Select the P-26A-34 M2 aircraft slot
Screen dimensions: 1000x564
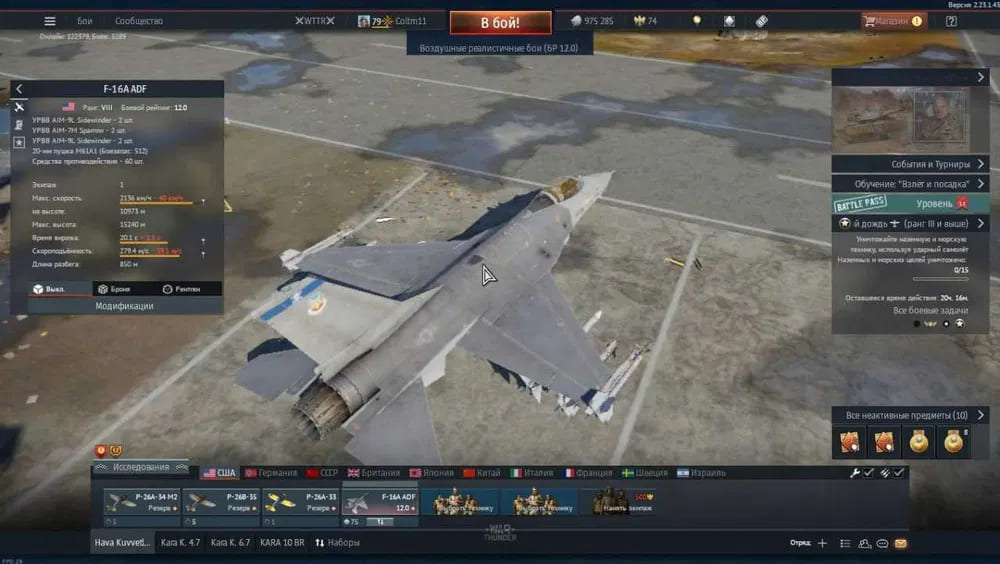pyautogui.click(x=142, y=501)
